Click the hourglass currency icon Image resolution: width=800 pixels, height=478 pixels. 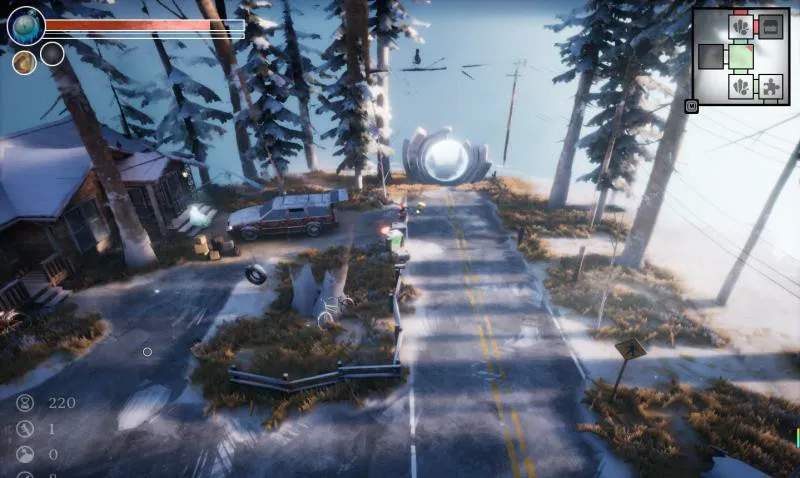pos(25,403)
